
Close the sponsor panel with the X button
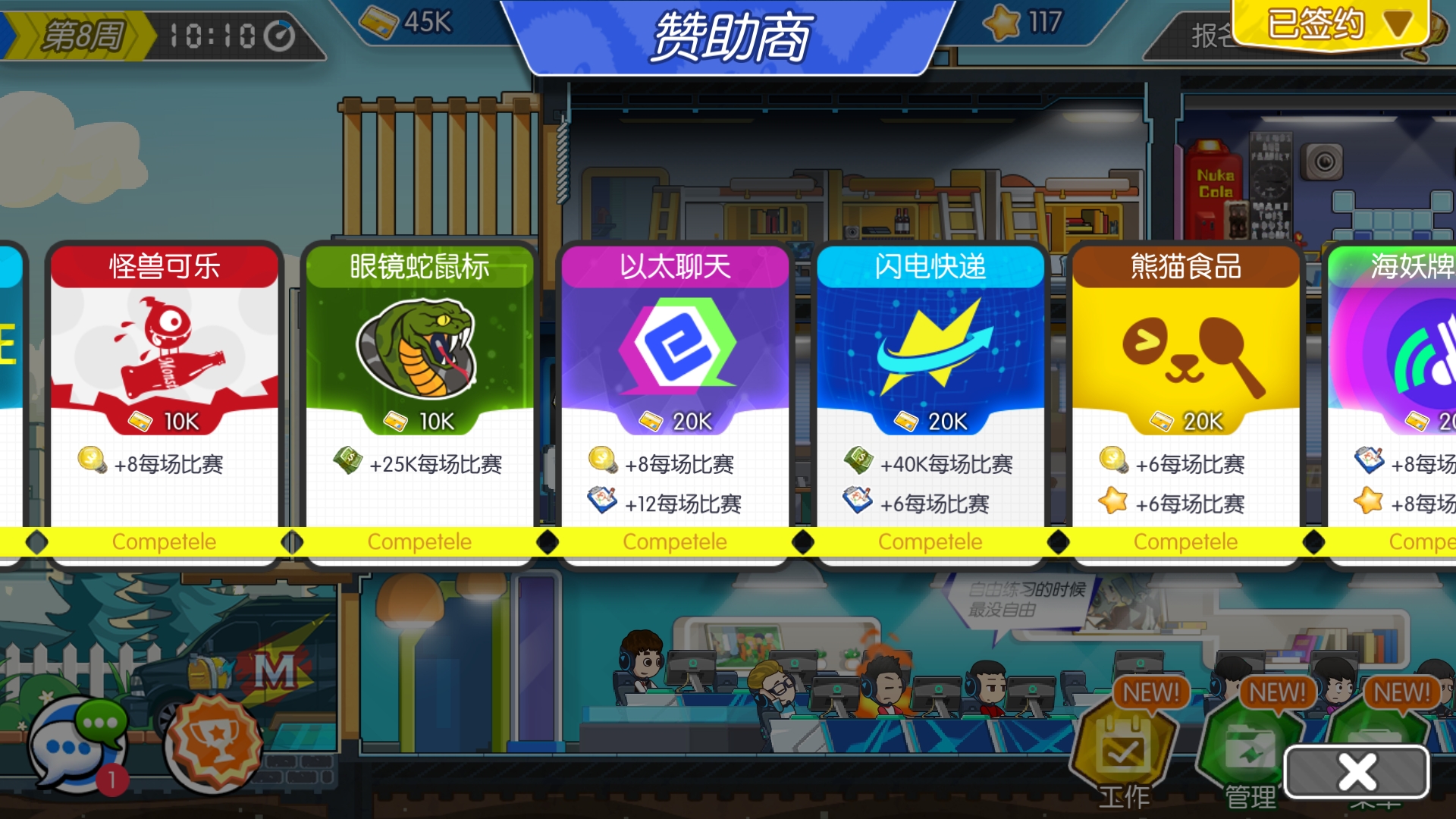pos(1357,771)
